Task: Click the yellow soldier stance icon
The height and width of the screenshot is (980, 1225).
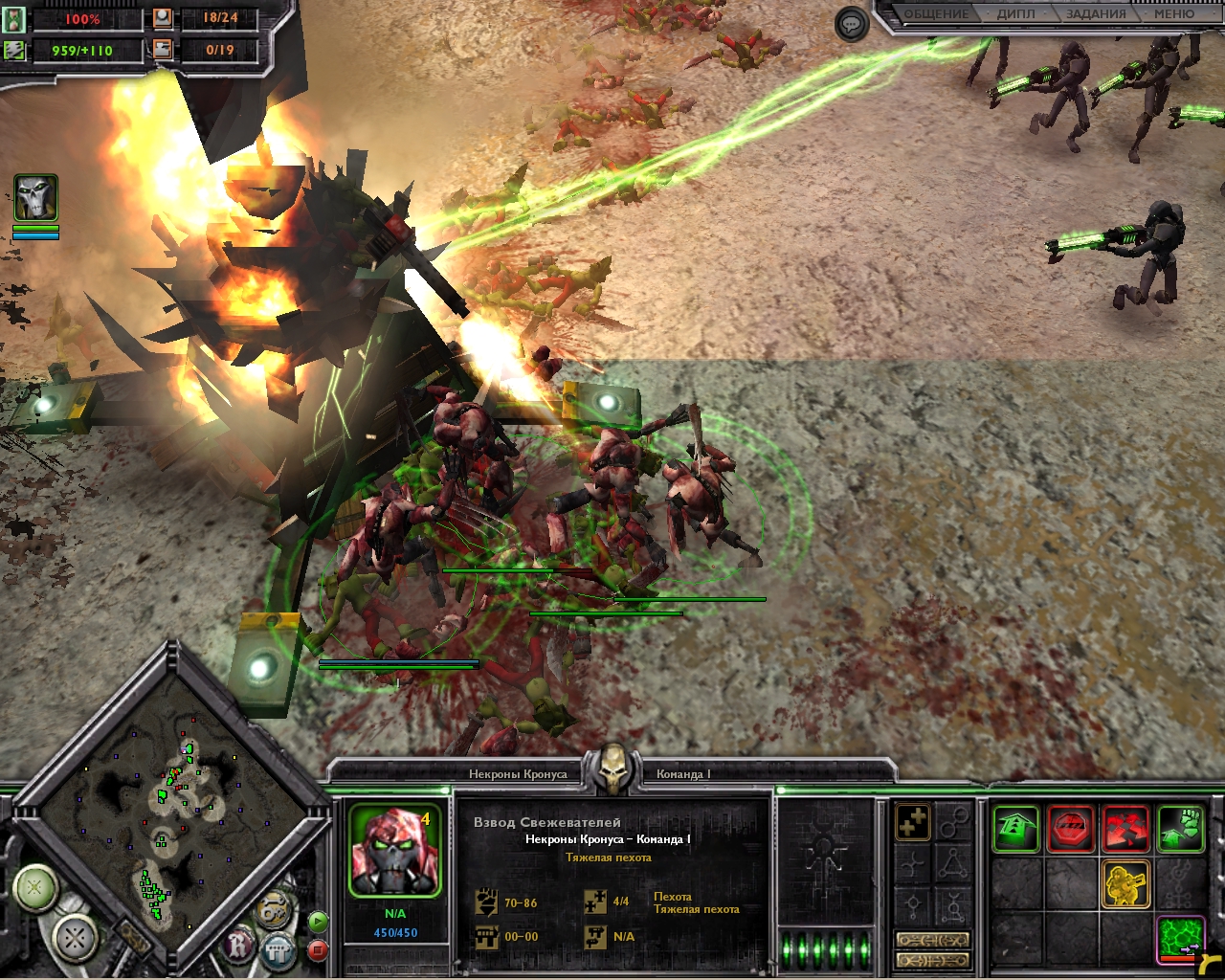Action: click(1125, 883)
